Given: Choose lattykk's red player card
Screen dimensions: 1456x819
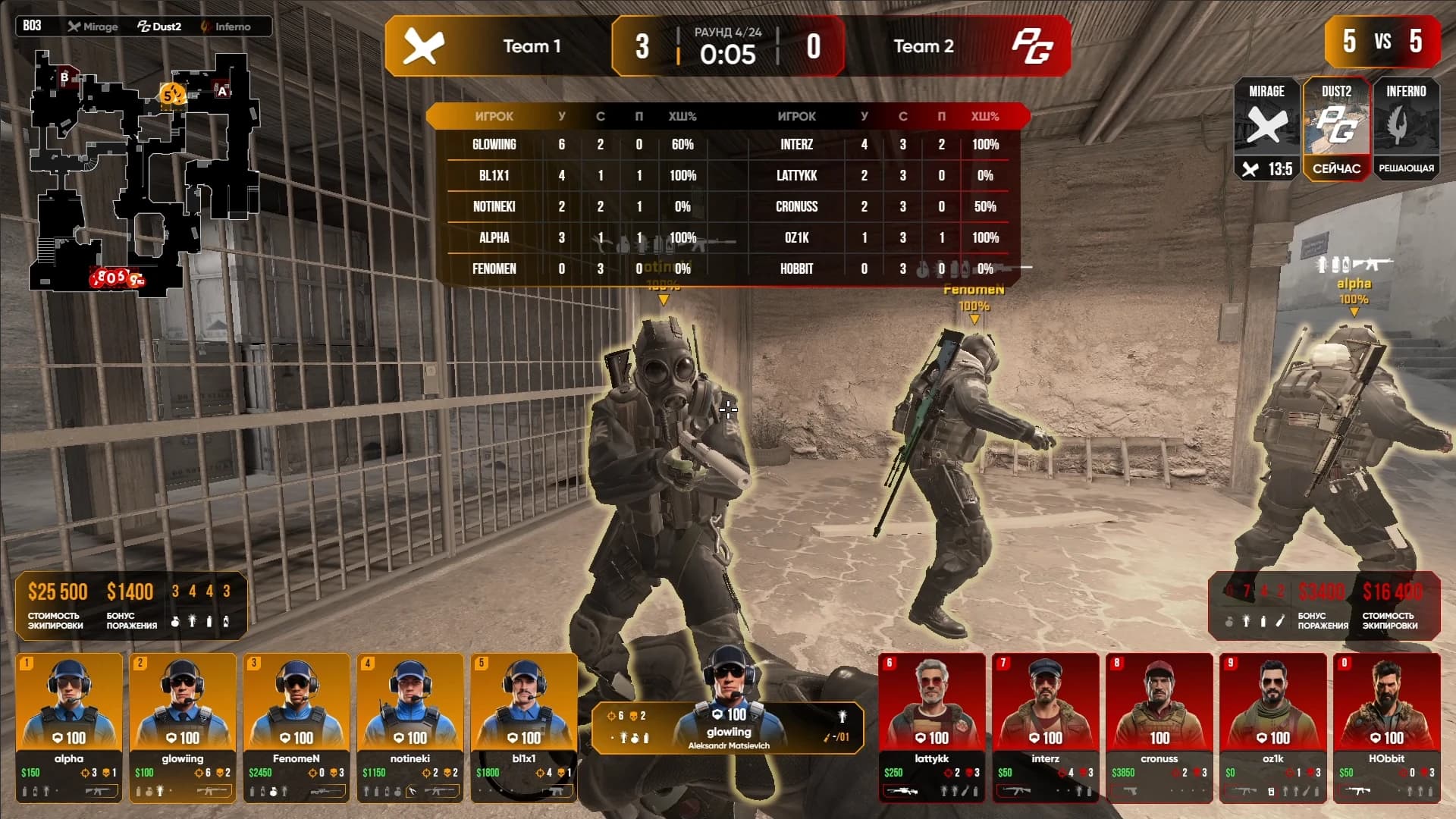Looking at the screenshot, I should tap(932, 726).
